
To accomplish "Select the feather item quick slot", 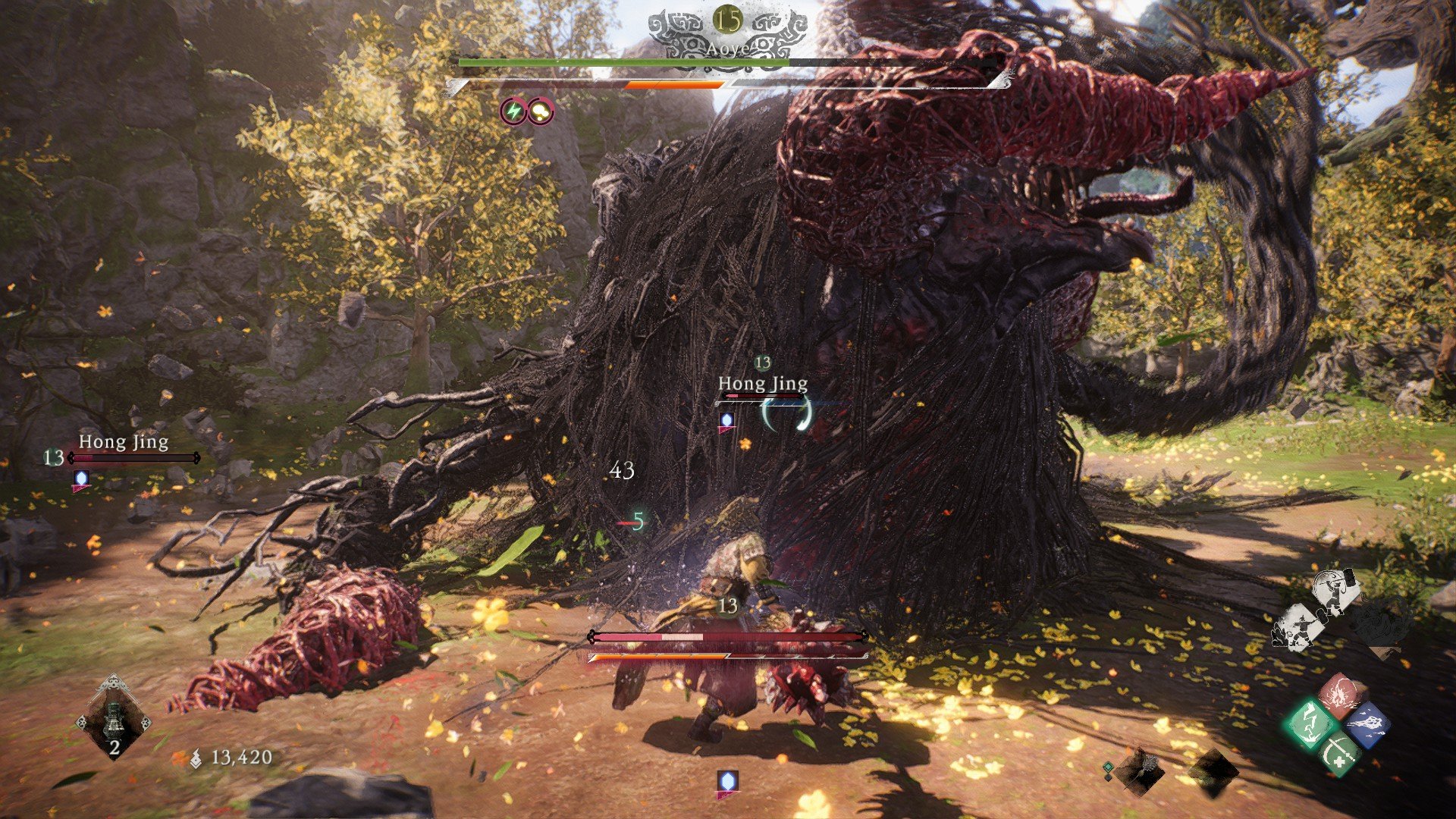I will pos(1139,770).
